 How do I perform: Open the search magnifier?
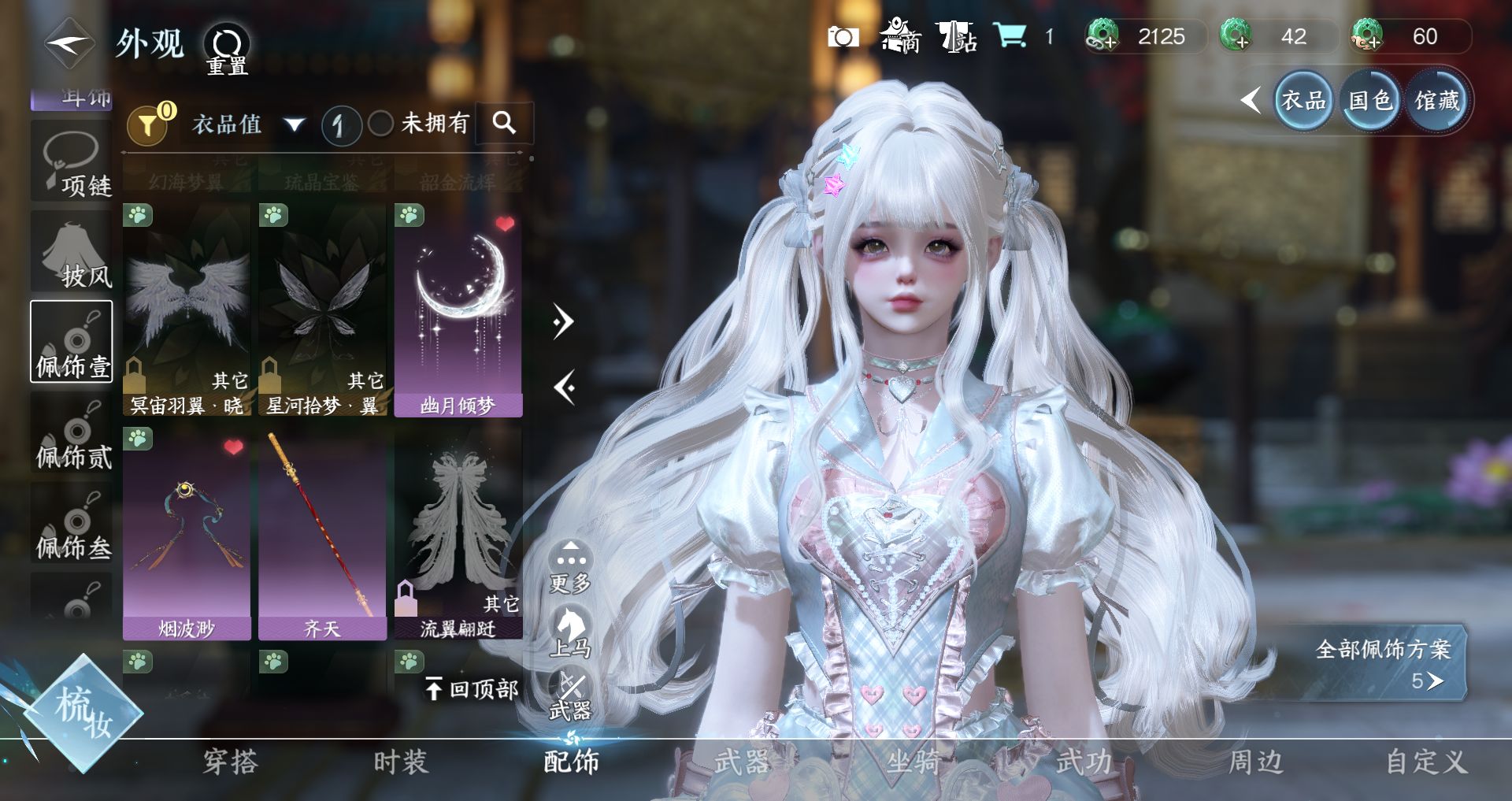pos(504,123)
